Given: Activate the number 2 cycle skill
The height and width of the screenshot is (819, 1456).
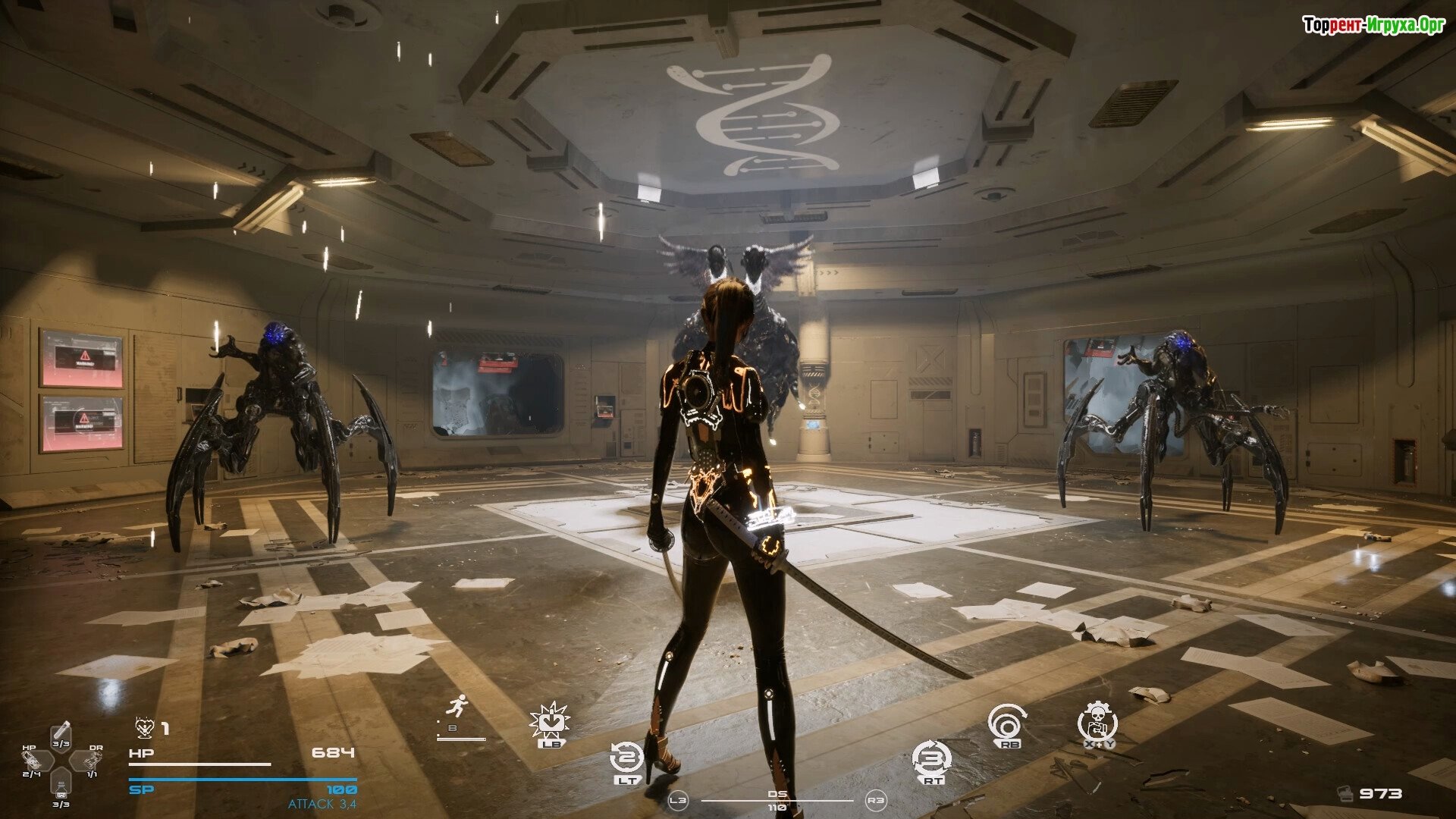Looking at the screenshot, I should pyautogui.click(x=626, y=758).
